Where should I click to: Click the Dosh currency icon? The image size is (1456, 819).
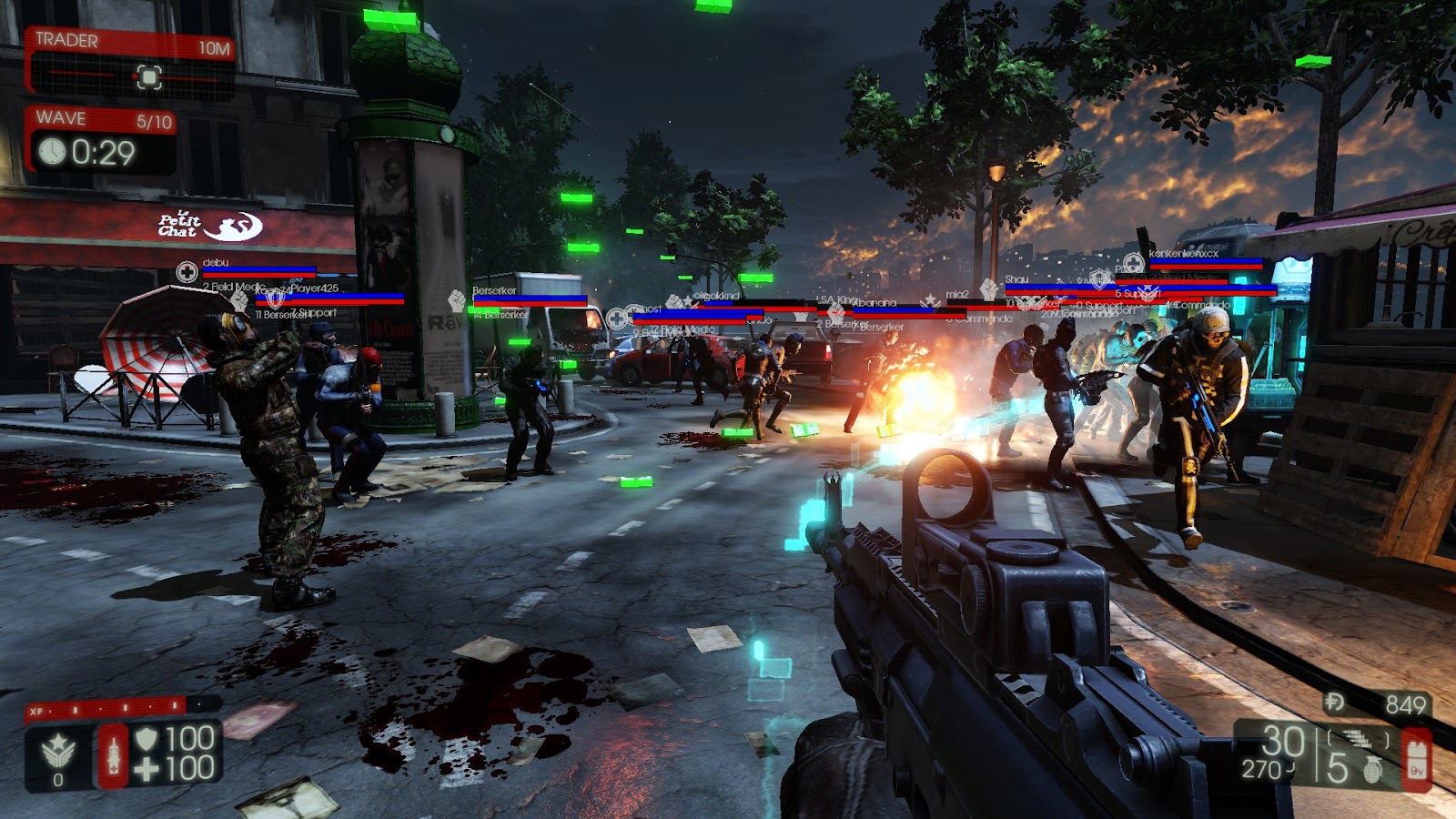pyautogui.click(x=1336, y=703)
